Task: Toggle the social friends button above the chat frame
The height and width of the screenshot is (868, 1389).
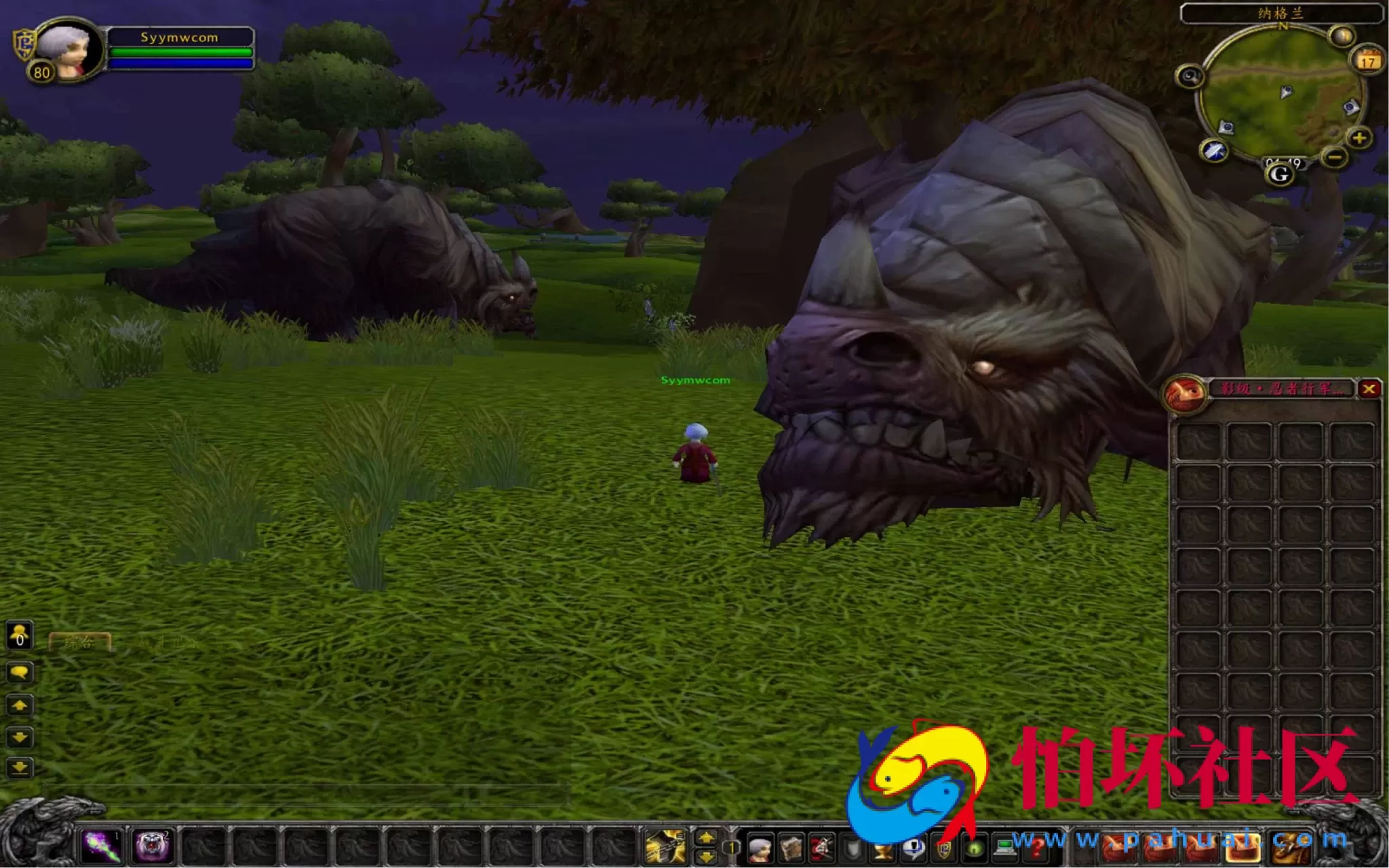Action: (x=19, y=636)
